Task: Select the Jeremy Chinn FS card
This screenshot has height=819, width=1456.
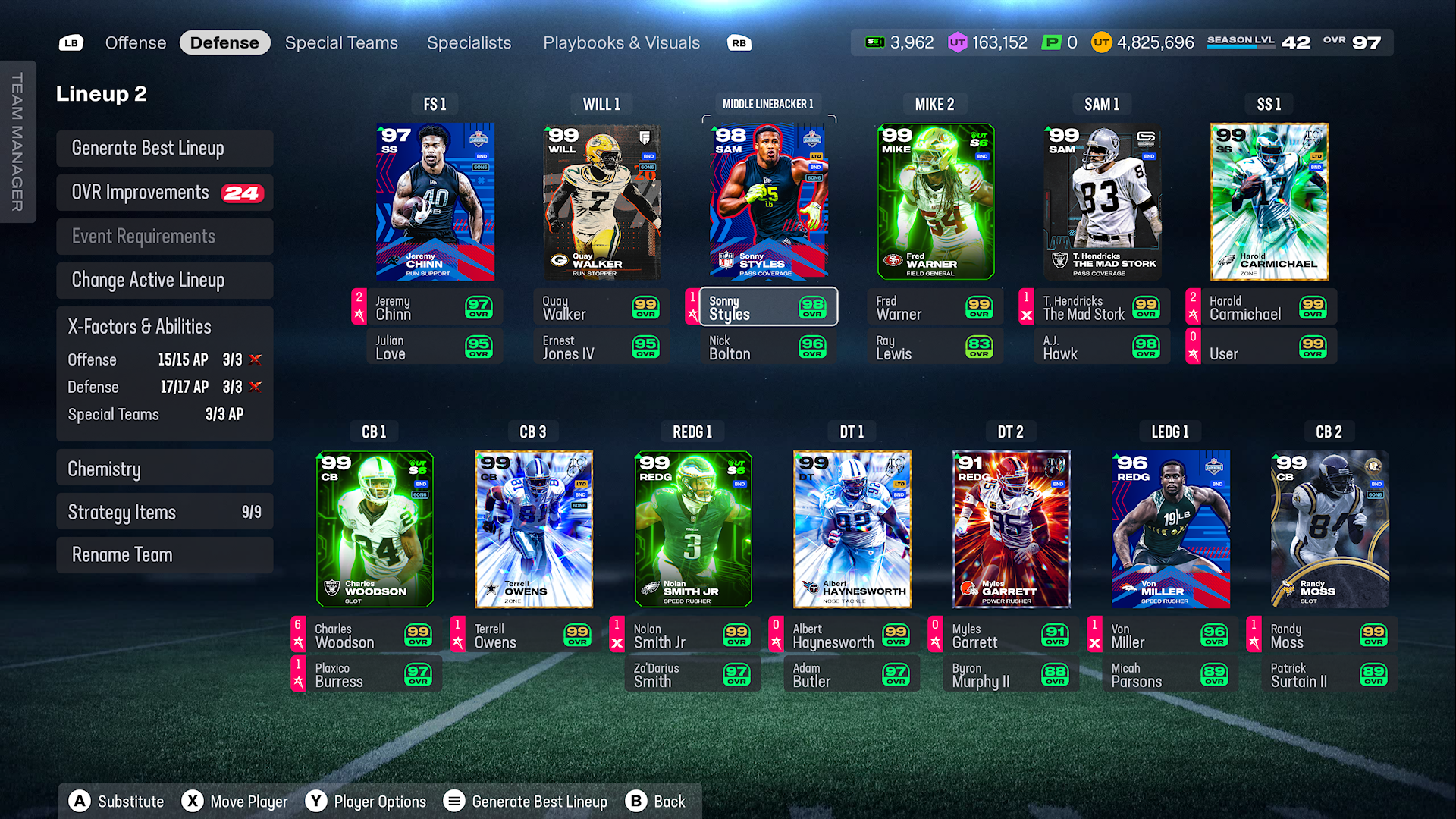Action: click(435, 202)
